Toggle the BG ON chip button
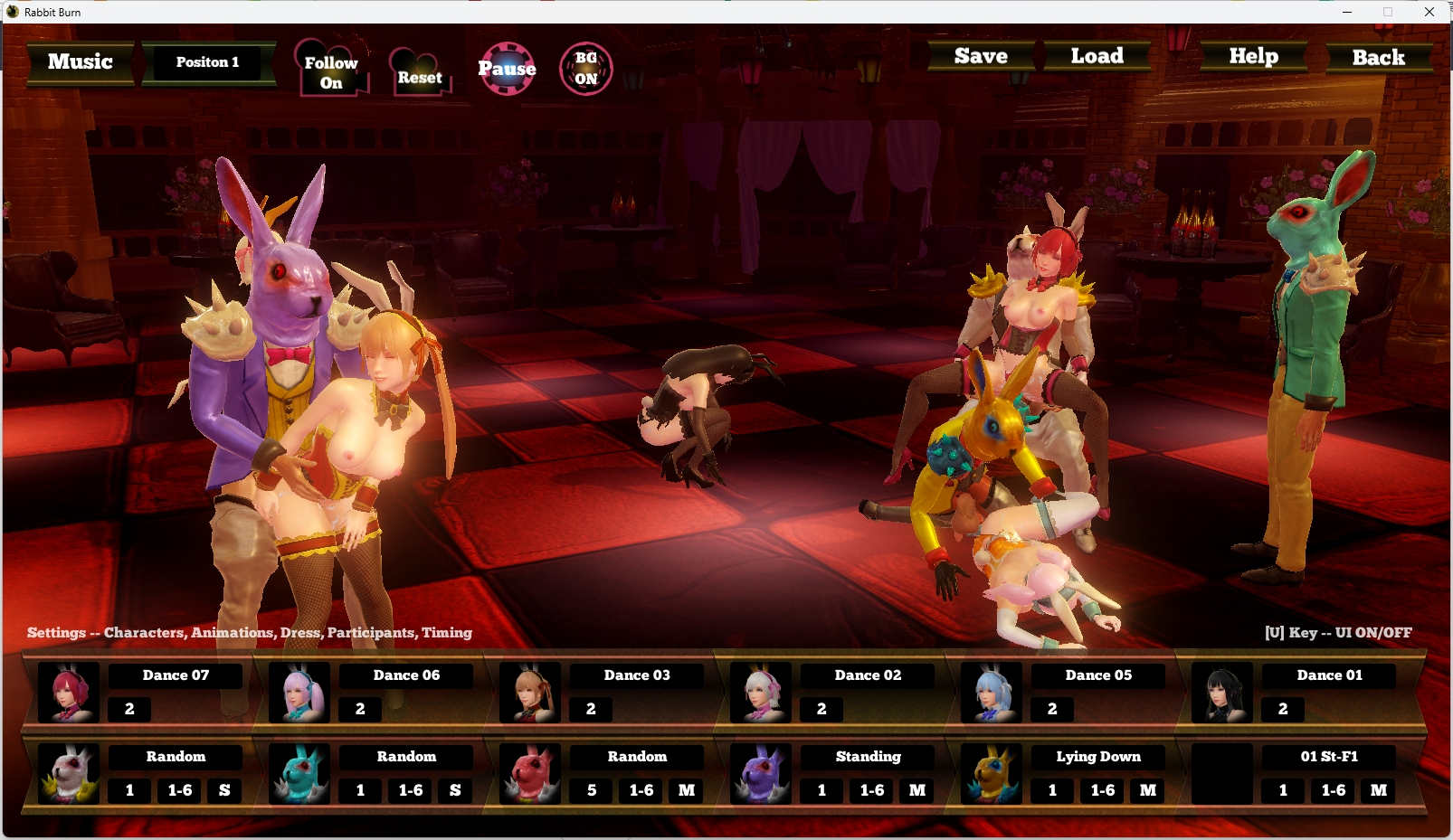 [x=586, y=69]
